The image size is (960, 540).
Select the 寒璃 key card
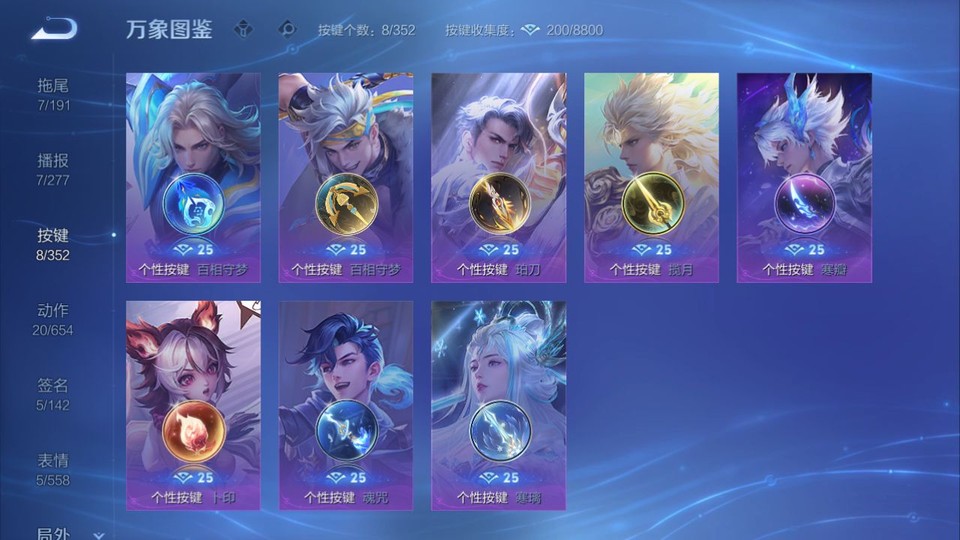(498, 405)
